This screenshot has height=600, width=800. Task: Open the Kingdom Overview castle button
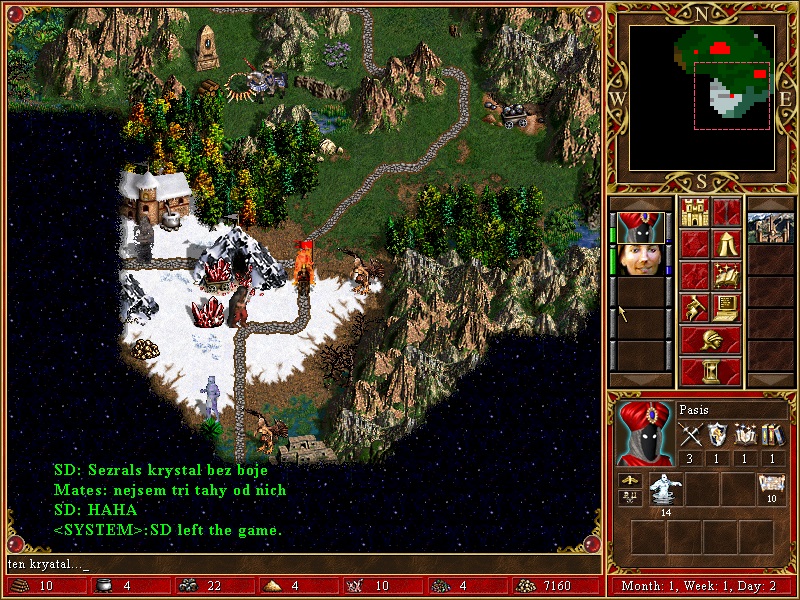tap(694, 213)
